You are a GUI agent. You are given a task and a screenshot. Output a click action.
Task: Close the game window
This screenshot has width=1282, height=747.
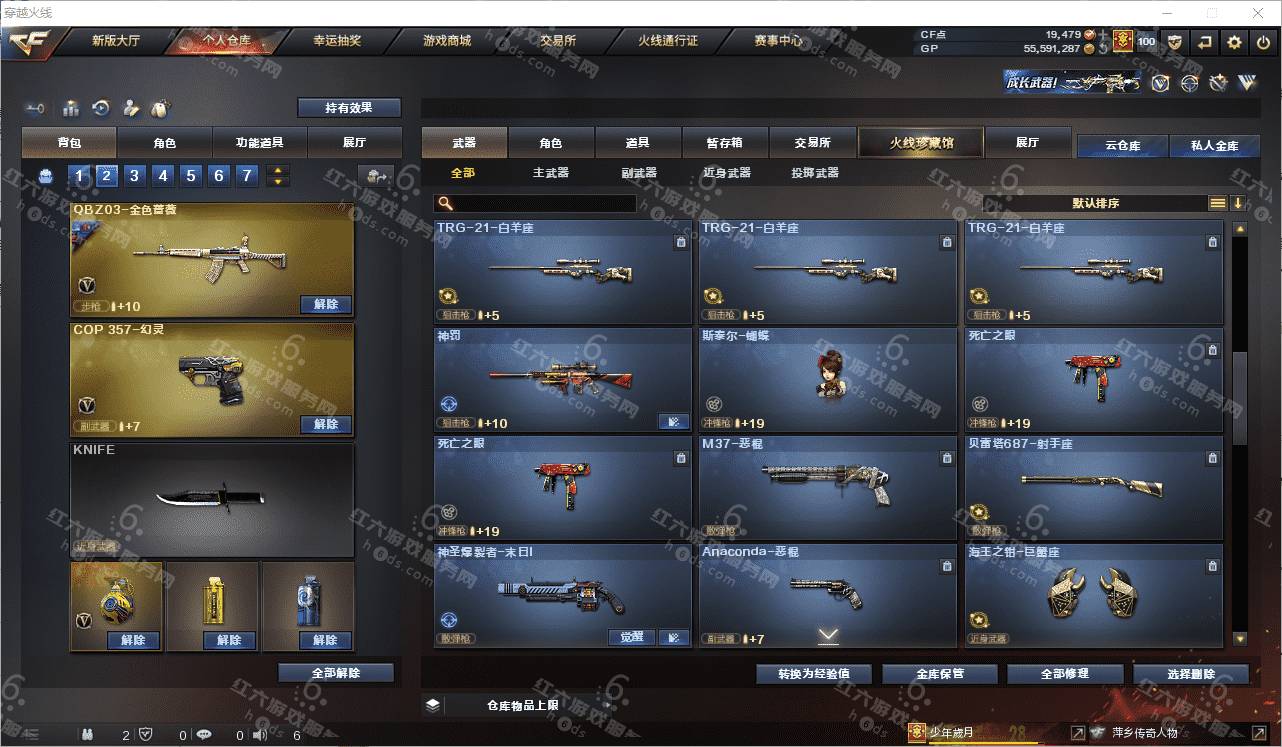point(1258,13)
